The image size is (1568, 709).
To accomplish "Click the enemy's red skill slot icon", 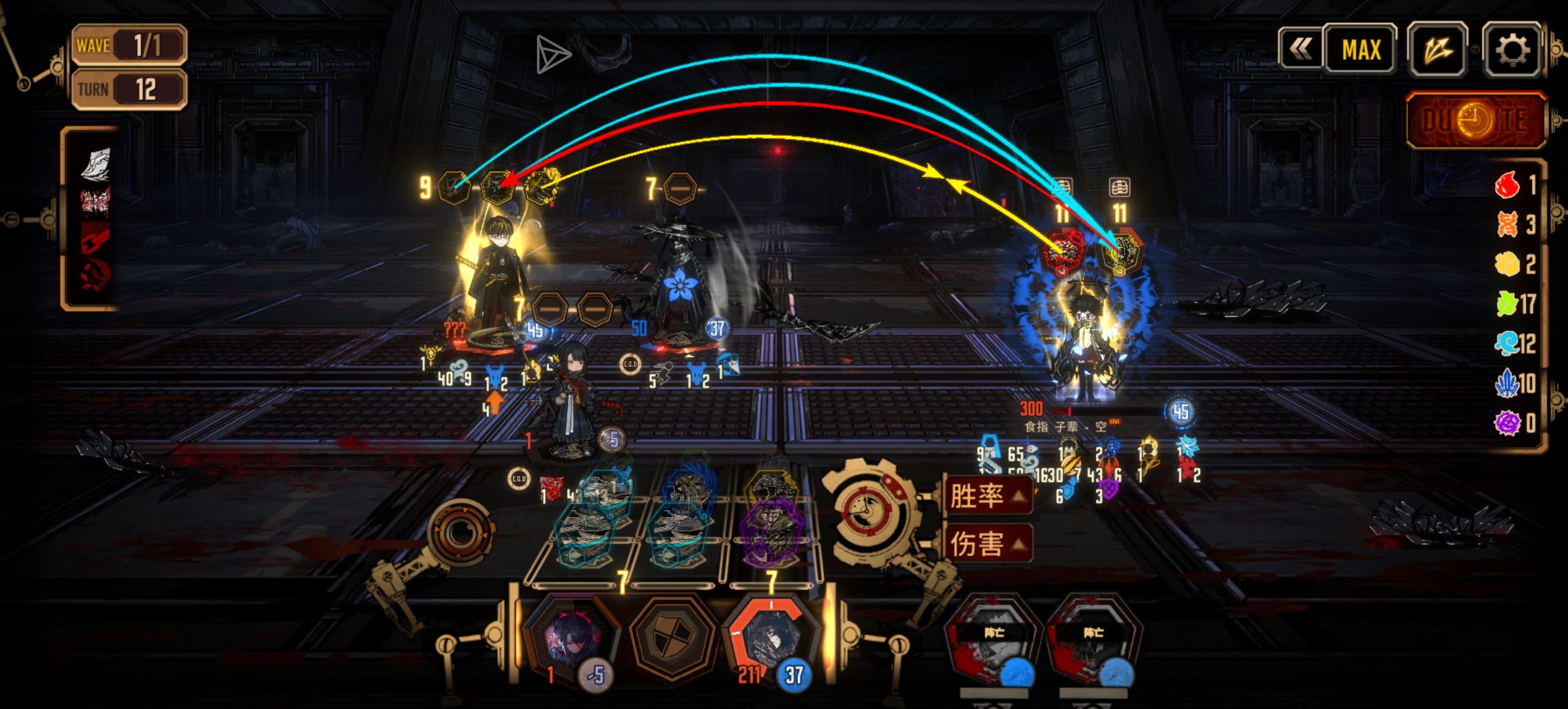I will point(1064,251).
